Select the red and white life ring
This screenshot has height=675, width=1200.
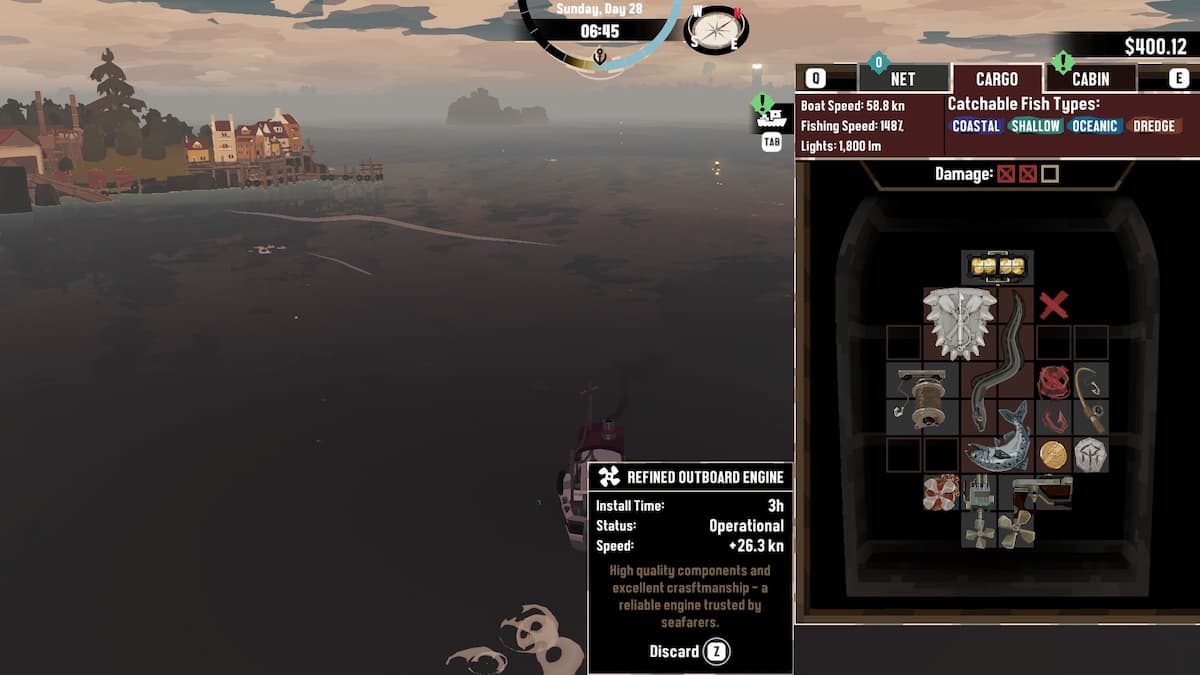[x=941, y=492]
